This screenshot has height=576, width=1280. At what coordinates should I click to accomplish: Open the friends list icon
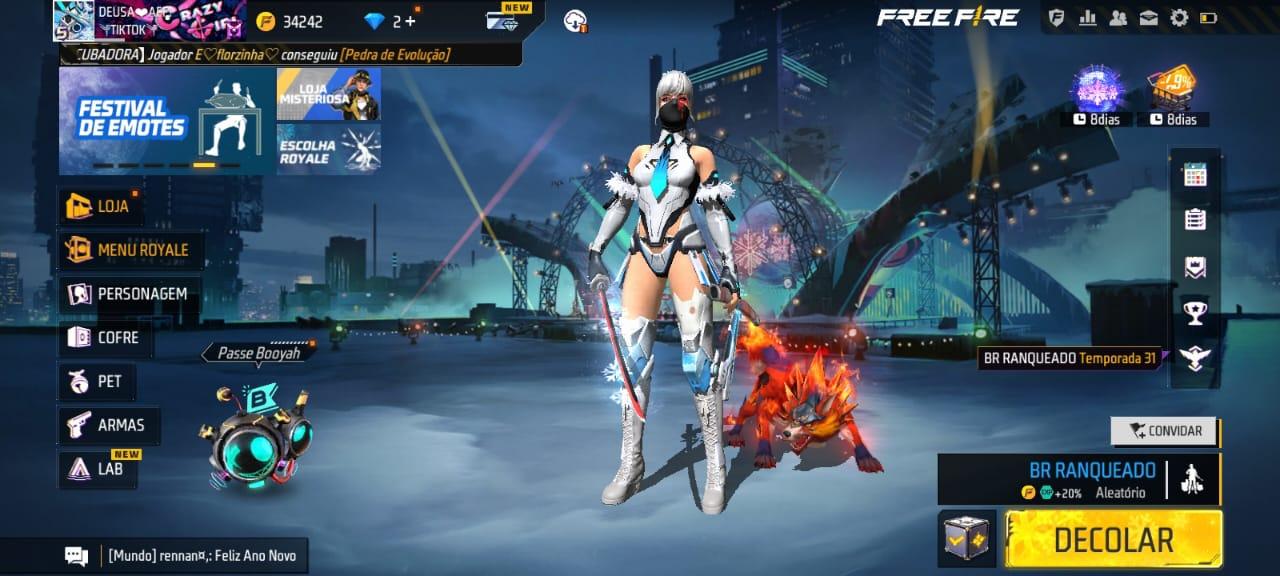(x=1118, y=18)
